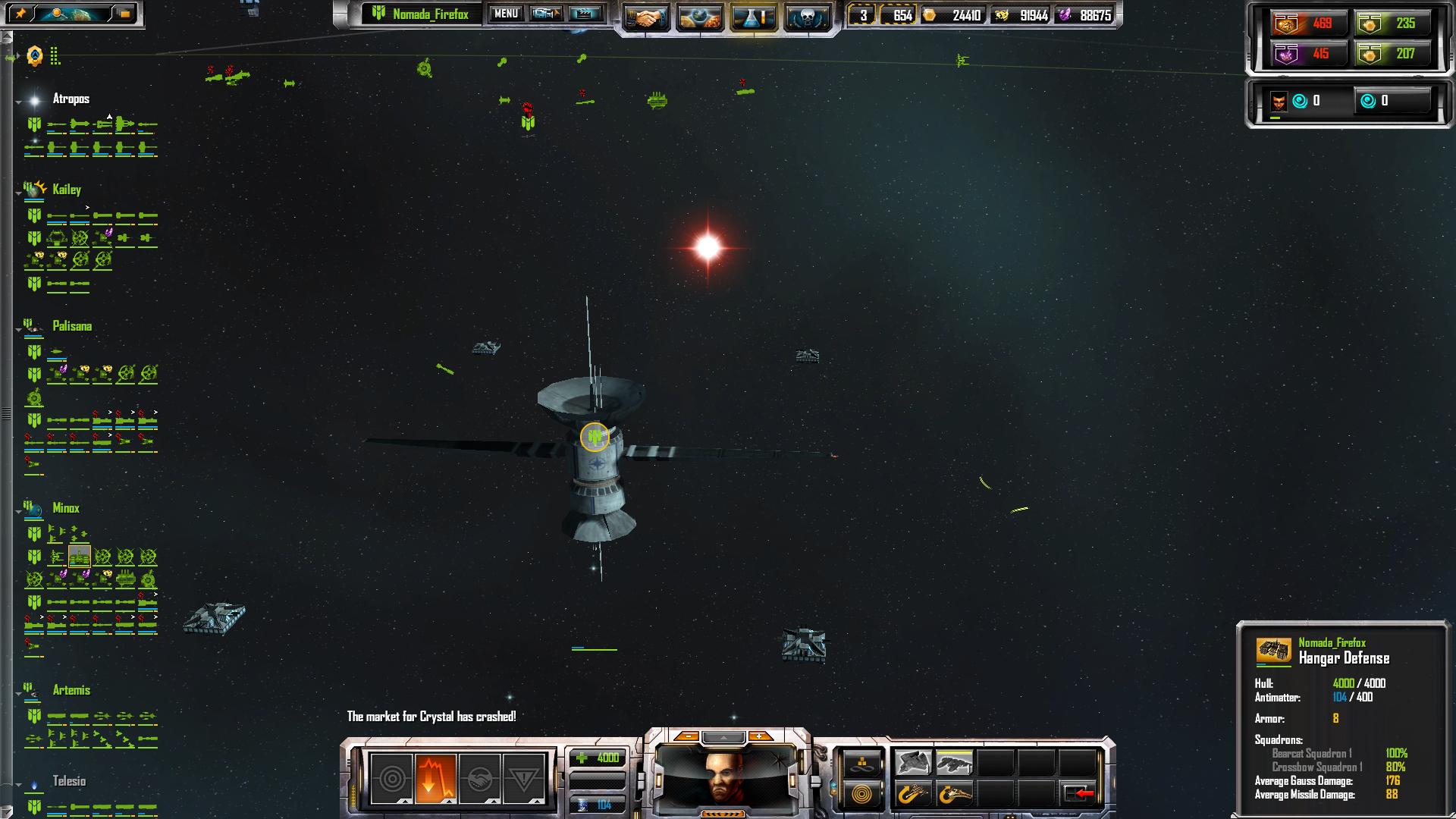Image resolution: width=1456 pixels, height=819 pixels.
Task: Open the research flask screen
Action: 753,17
